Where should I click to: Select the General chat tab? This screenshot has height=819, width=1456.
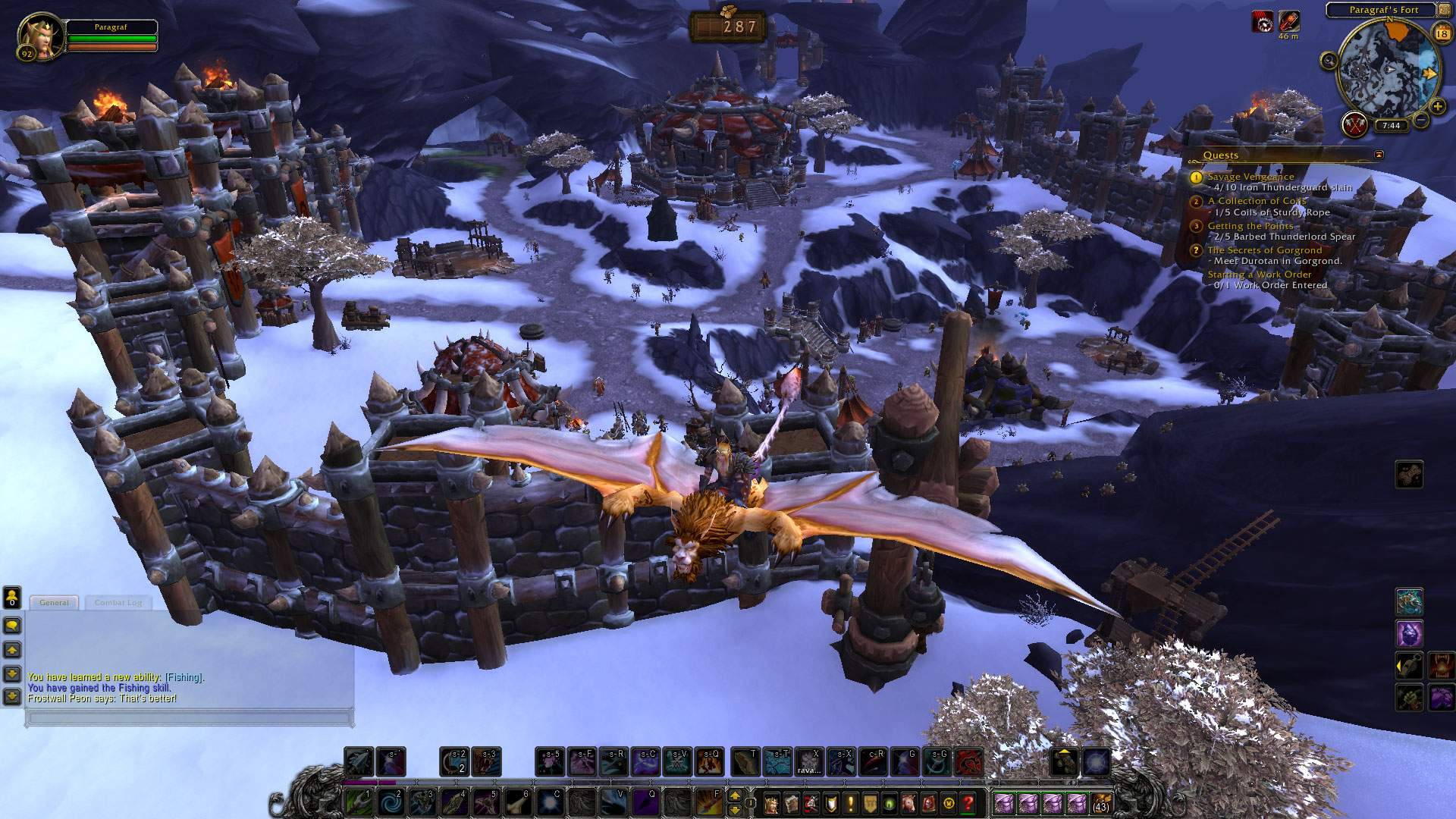(54, 603)
